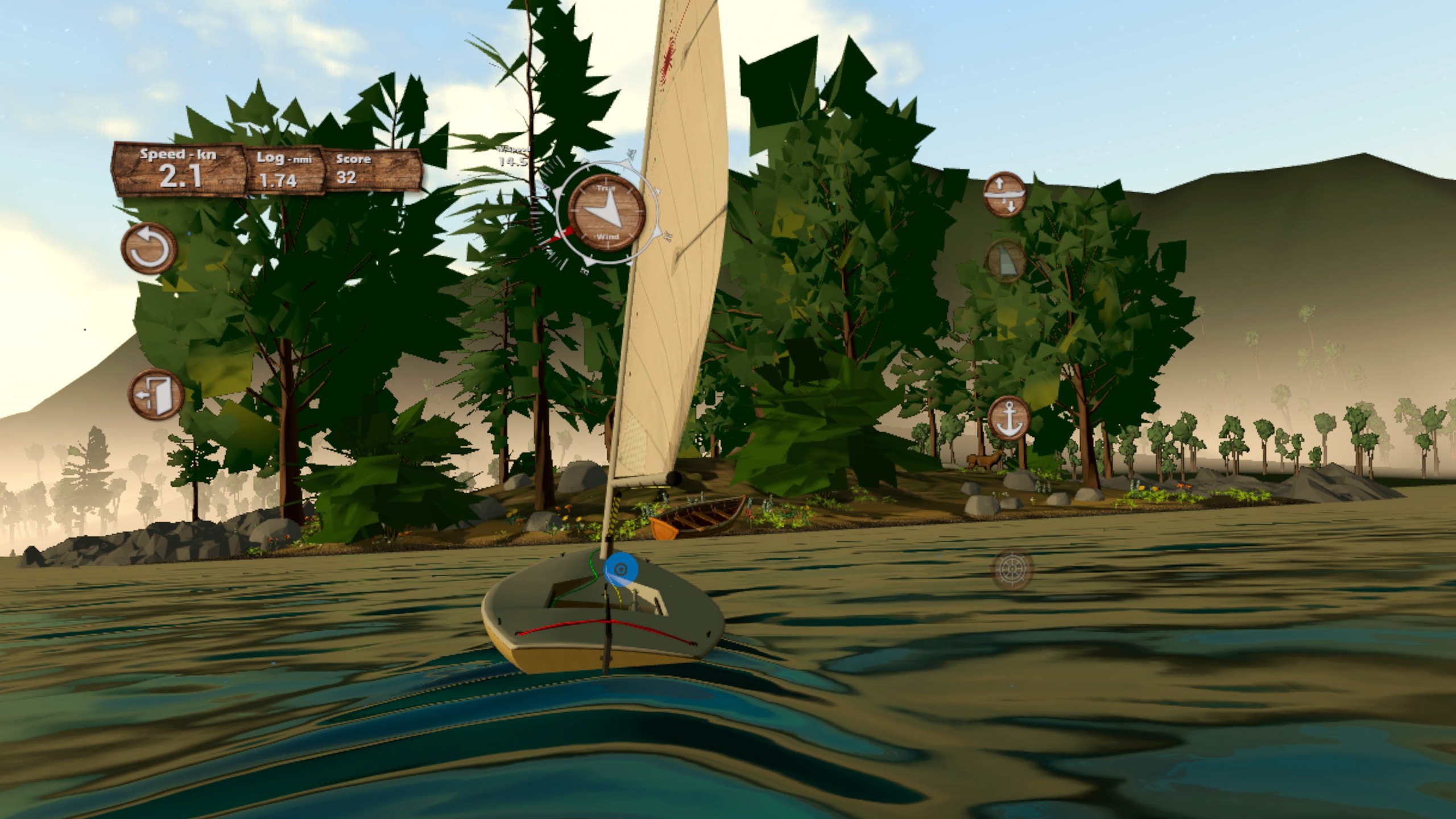The width and height of the screenshot is (1456, 819).
Task: Toggle the up-down arrows boat button
Action: pyautogui.click(x=1005, y=194)
